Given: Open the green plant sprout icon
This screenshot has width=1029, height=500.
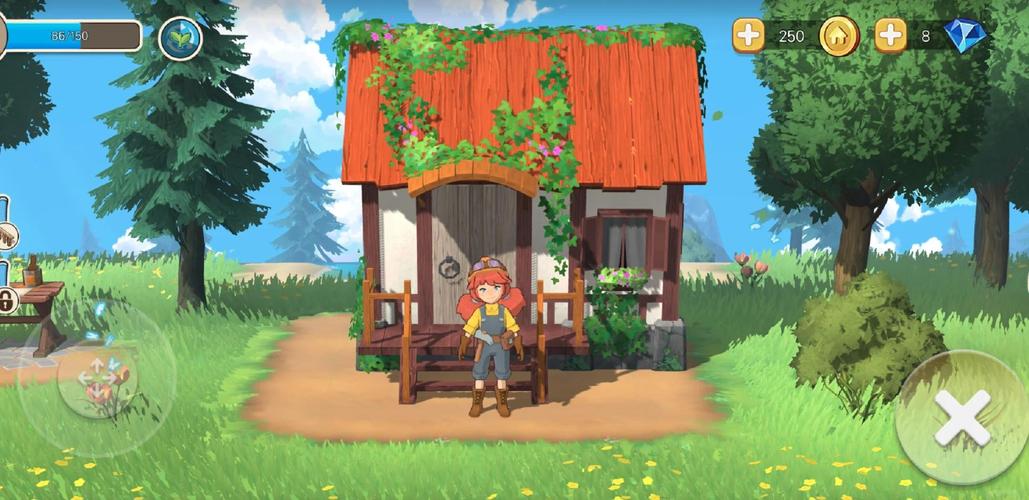Looking at the screenshot, I should pyautogui.click(x=180, y=38).
